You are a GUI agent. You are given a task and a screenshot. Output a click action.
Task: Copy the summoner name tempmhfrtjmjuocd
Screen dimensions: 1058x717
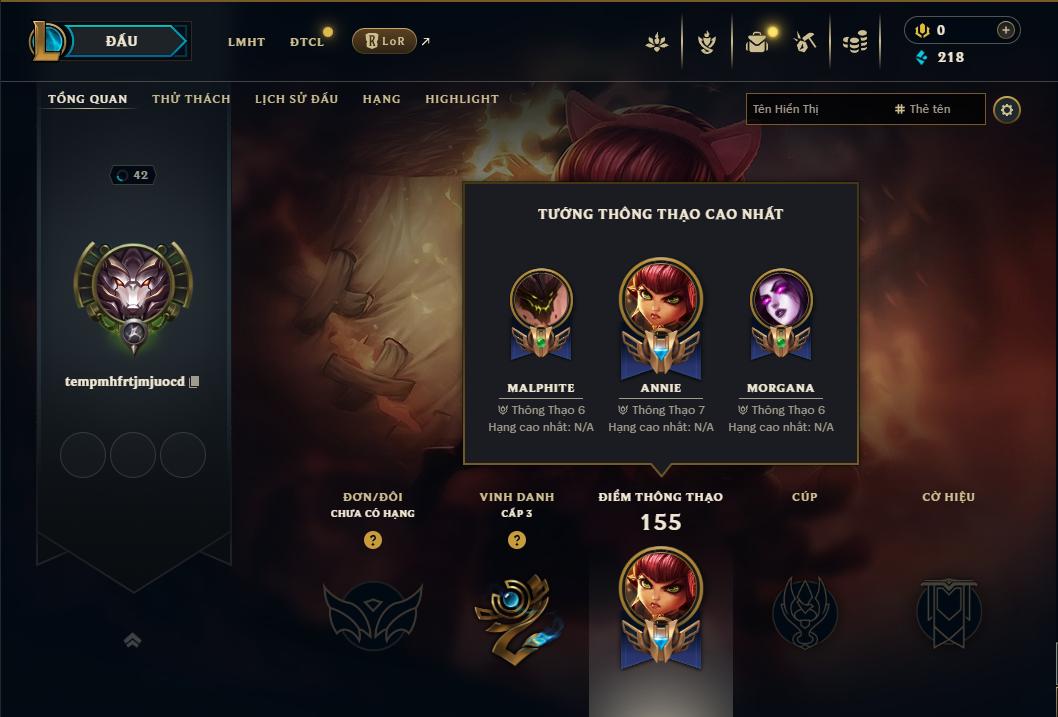click(195, 382)
